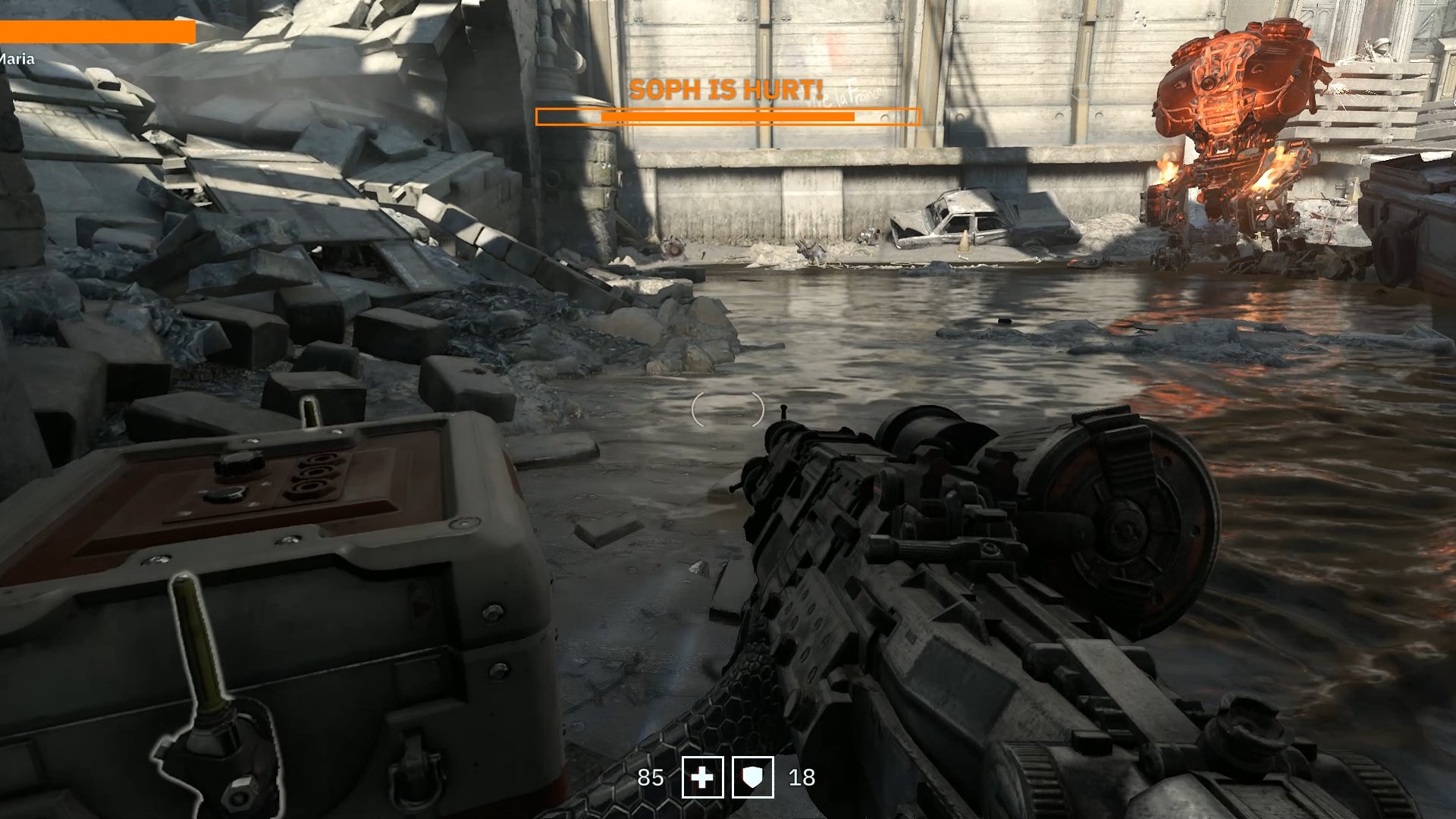This screenshot has height=819, width=1456.
Task: Click the health cross icon
Action: point(702,778)
